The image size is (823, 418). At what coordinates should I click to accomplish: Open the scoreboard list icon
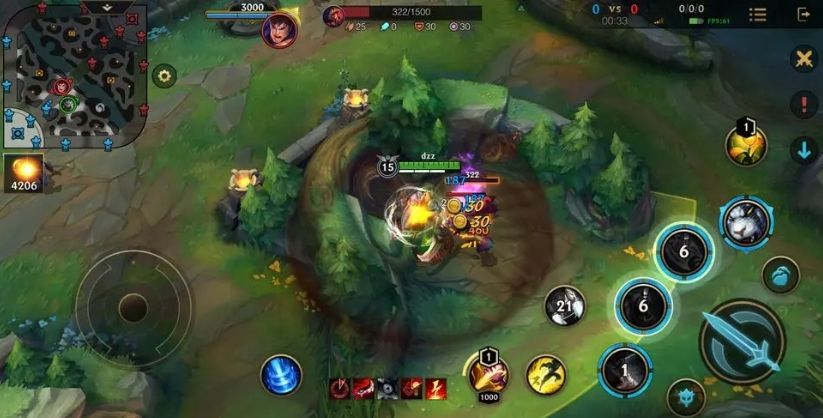(758, 15)
